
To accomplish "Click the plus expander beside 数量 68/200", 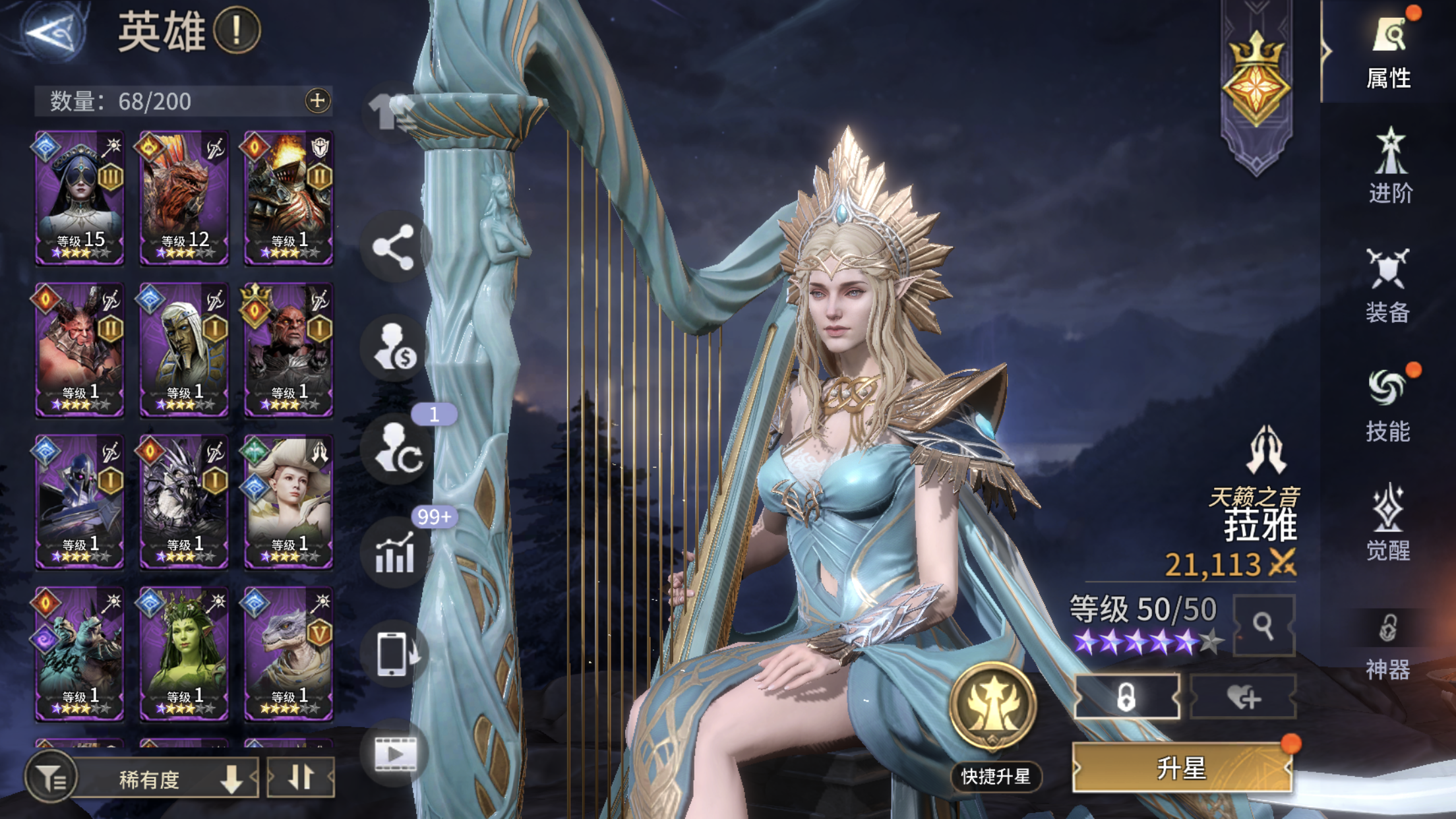I will point(317,100).
